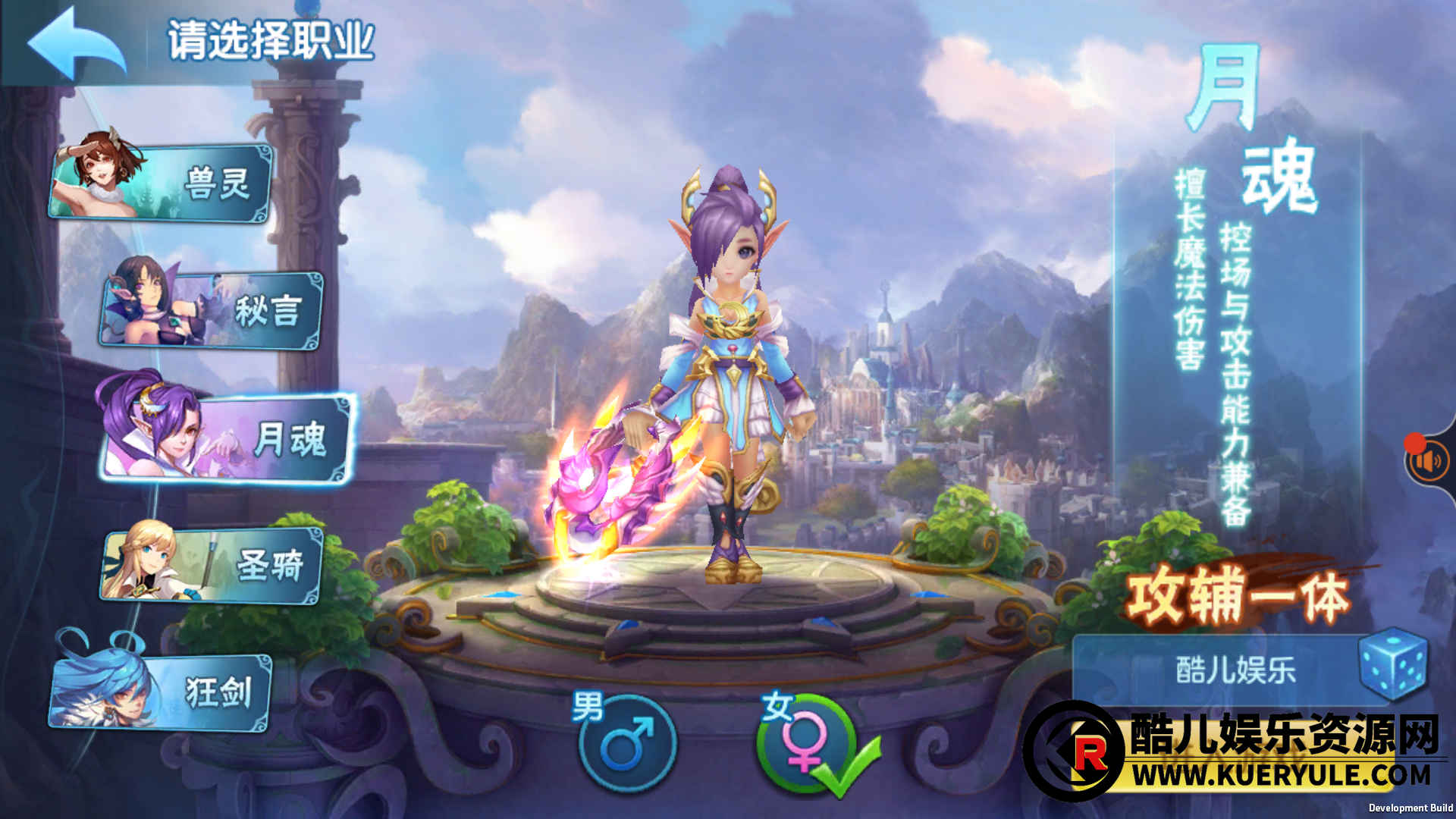This screenshot has width=1456, height=819.
Task: Select the female (女) gender option
Action: (x=804, y=743)
